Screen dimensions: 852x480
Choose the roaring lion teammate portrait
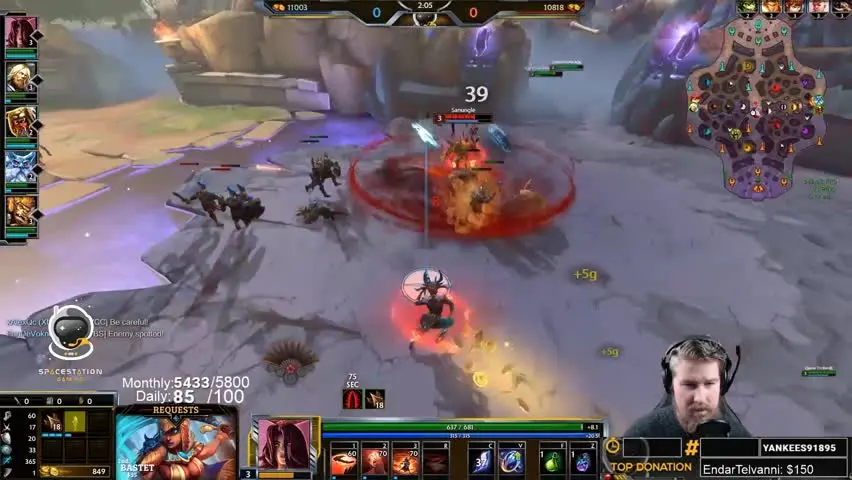21,122
